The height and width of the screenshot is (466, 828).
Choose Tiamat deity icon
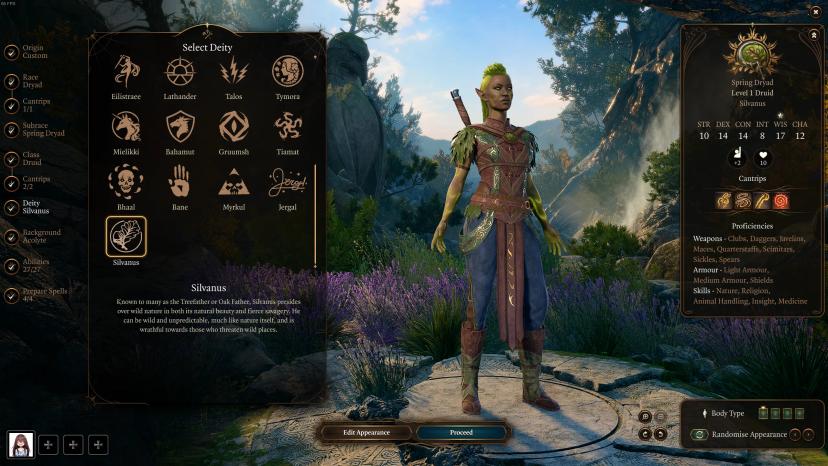[288, 126]
